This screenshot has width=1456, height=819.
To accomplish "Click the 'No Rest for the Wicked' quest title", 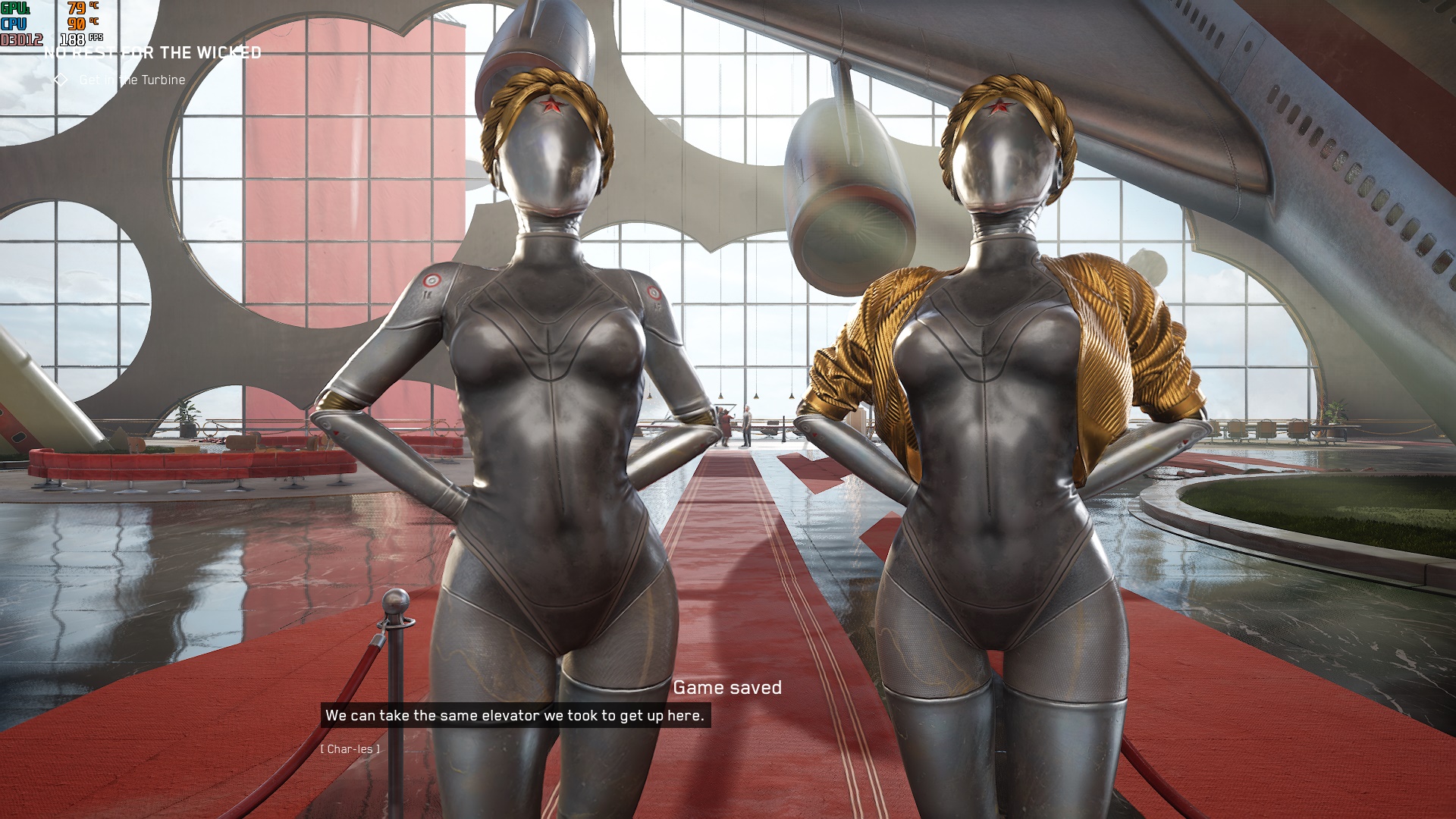I will (x=153, y=53).
